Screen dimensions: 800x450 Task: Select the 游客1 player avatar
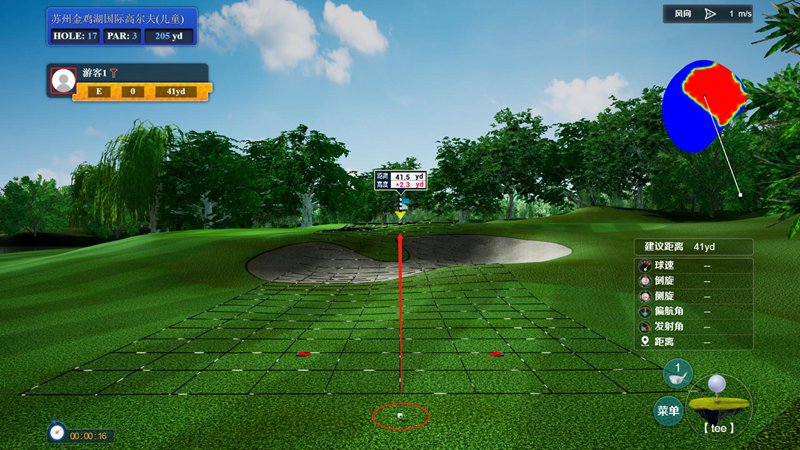tap(63, 80)
